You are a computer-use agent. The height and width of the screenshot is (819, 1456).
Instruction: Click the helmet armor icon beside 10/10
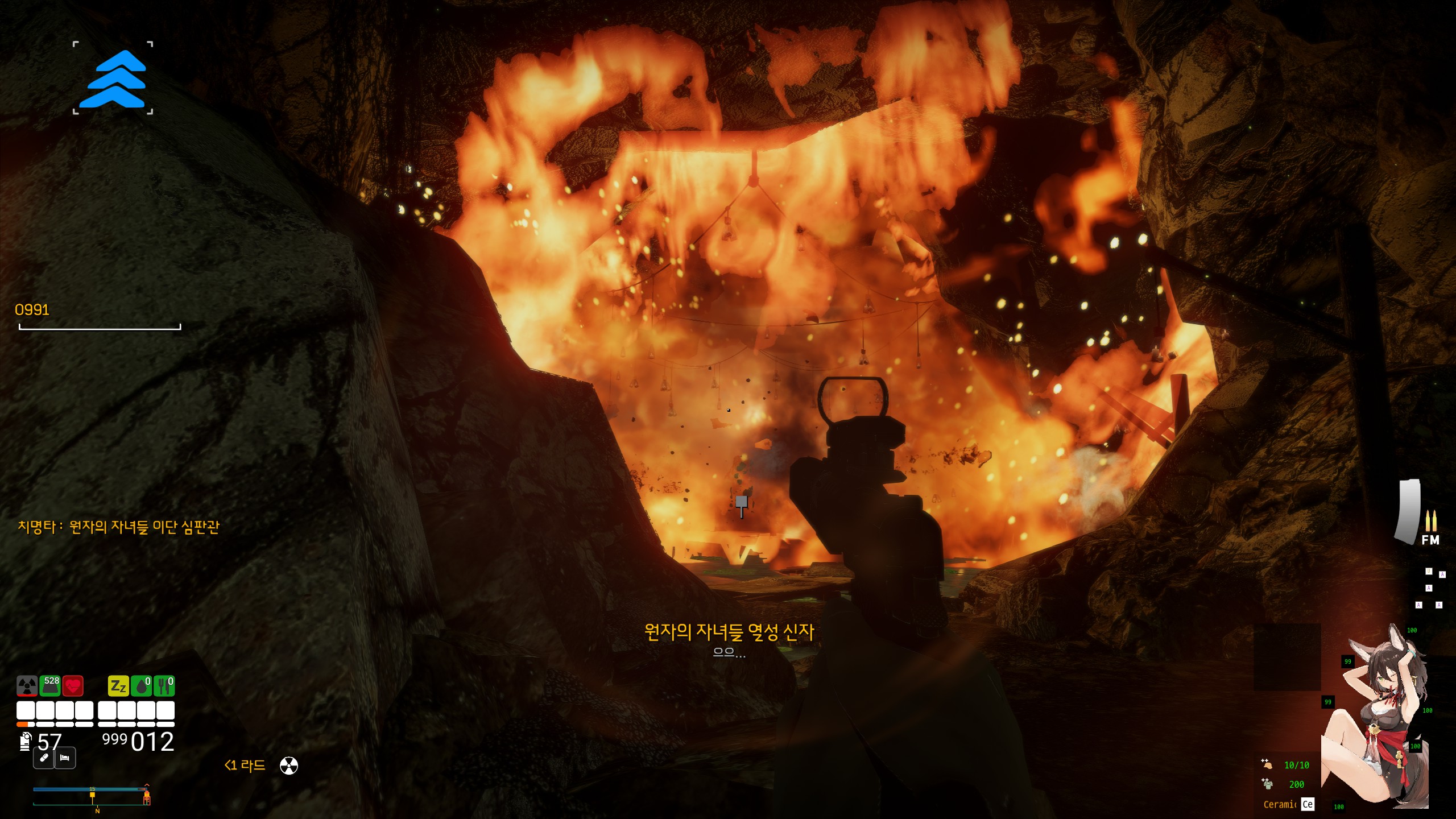point(1267,764)
